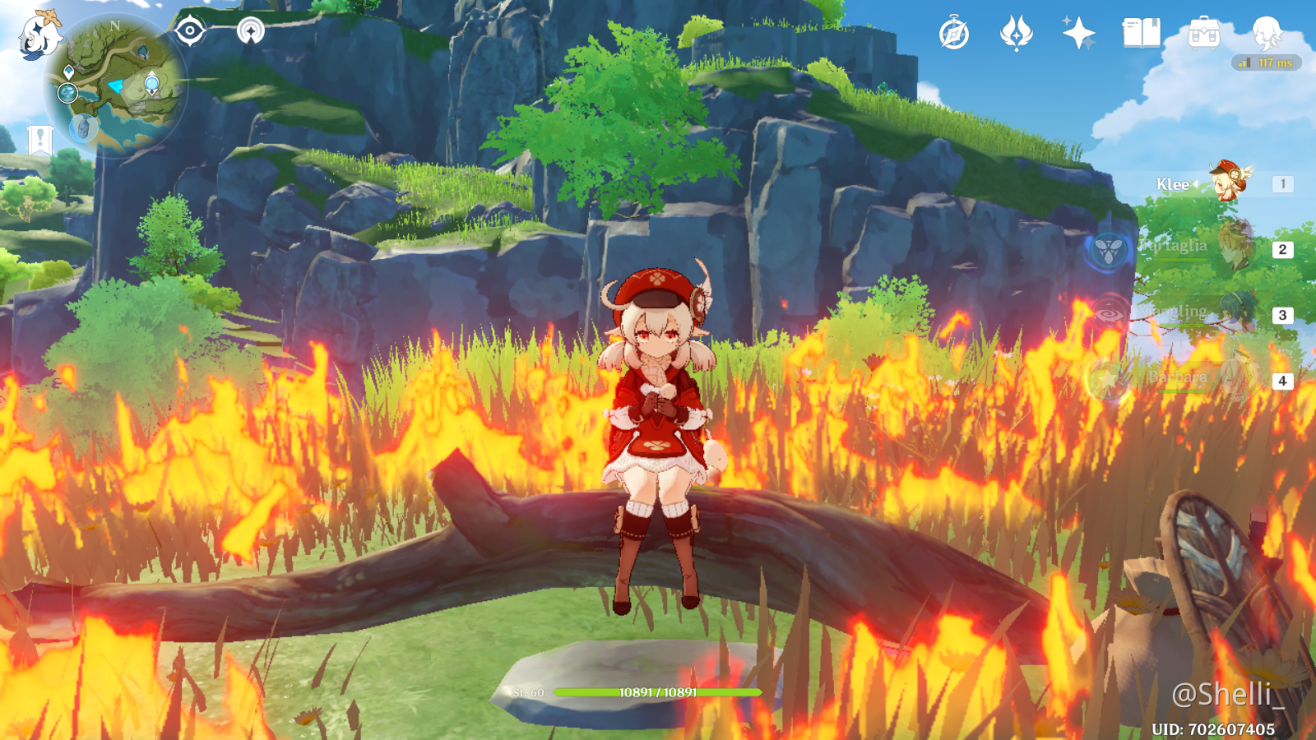This screenshot has width=1316, height=740.
Task: Open the quest navigation beacon icon
Action: click(250, 31)
